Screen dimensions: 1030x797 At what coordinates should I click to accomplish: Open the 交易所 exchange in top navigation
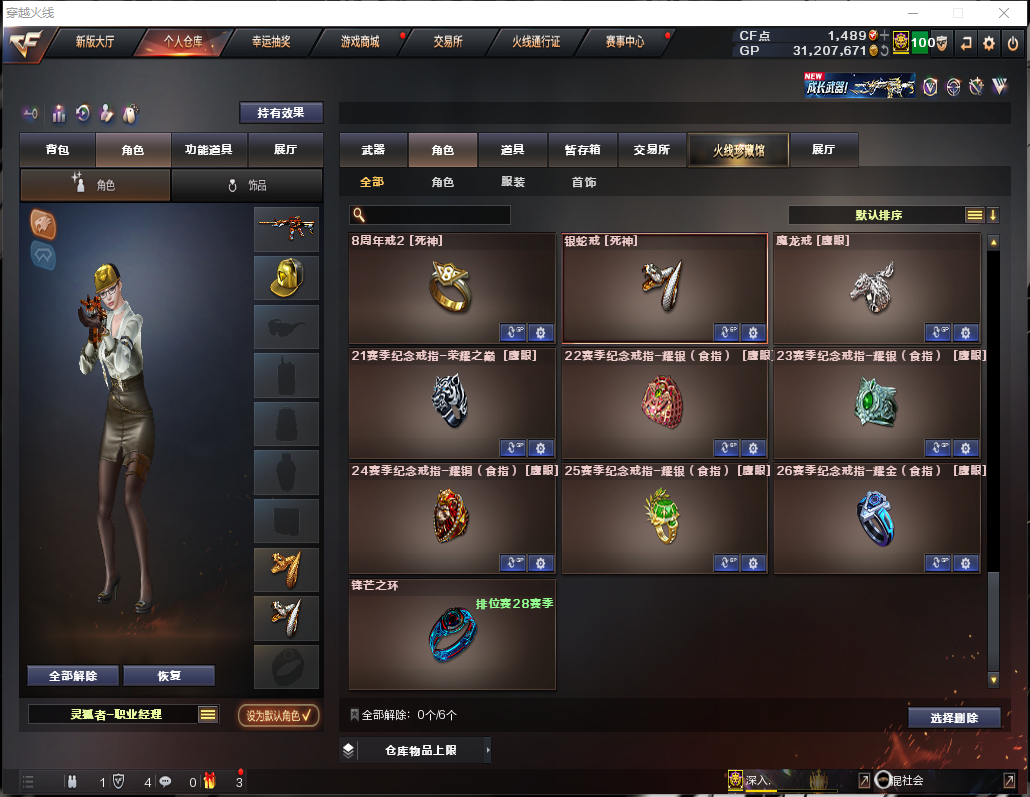[x=448, y=42]
